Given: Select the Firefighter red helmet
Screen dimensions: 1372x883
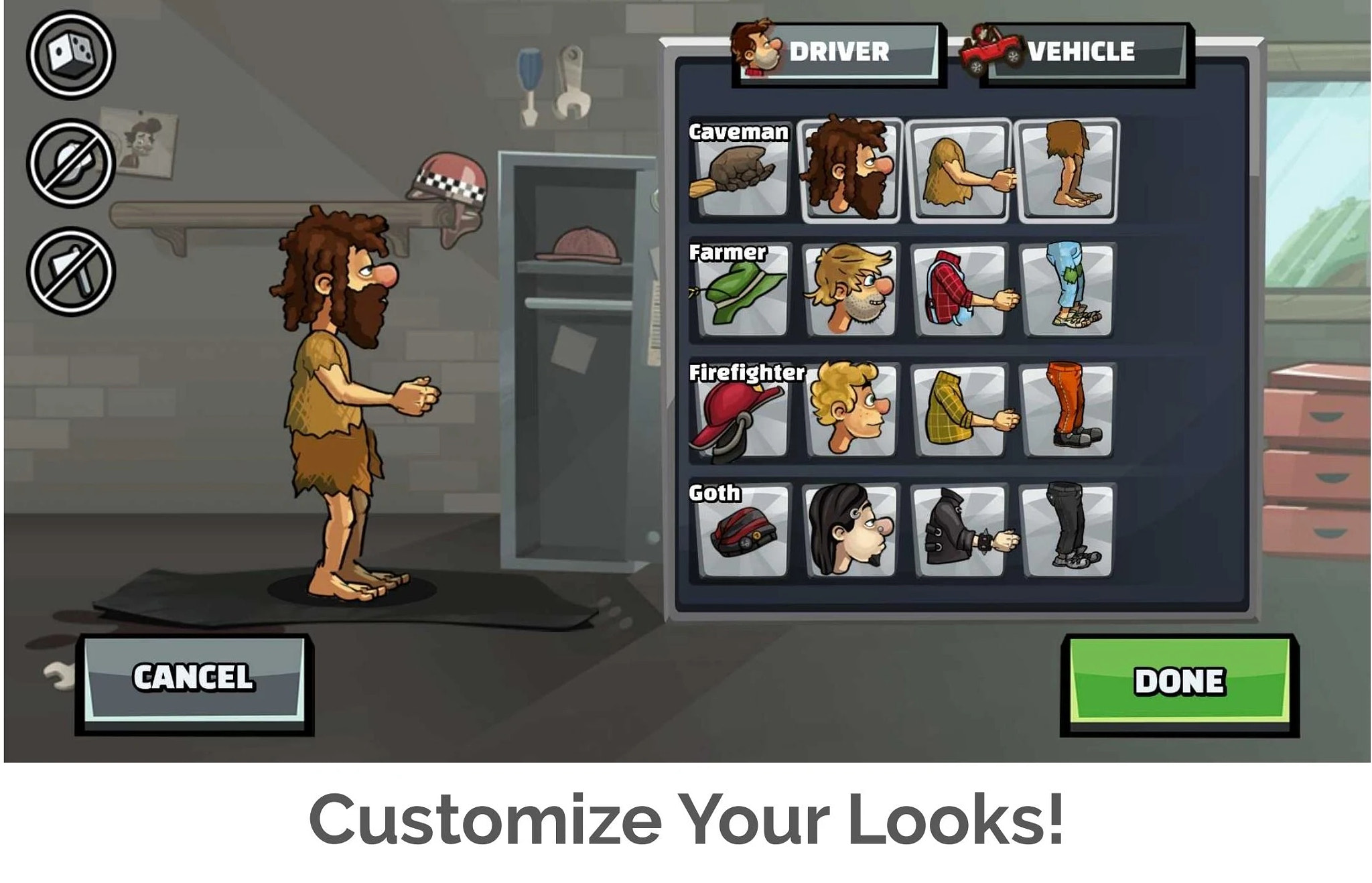Looking at the screenshot, I should point(740,414).
